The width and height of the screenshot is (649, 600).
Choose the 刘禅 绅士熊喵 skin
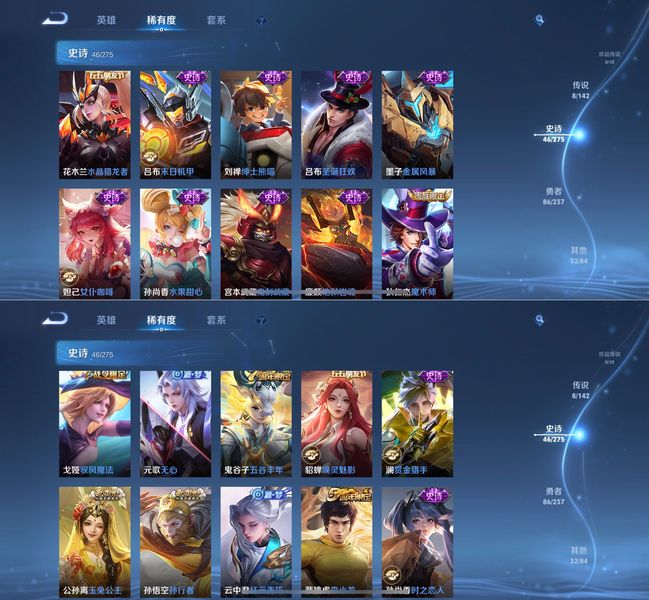256,123
